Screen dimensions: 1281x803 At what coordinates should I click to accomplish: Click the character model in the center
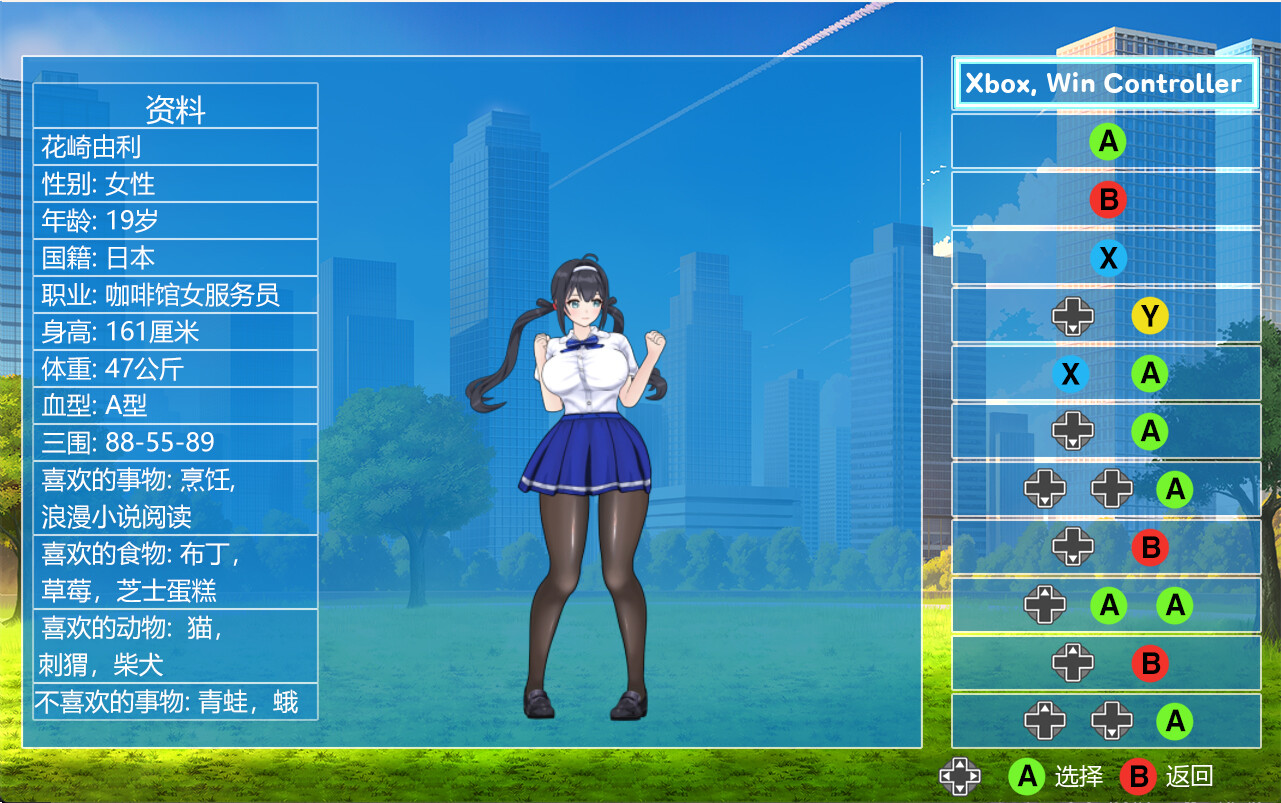(x=590, y=450)
